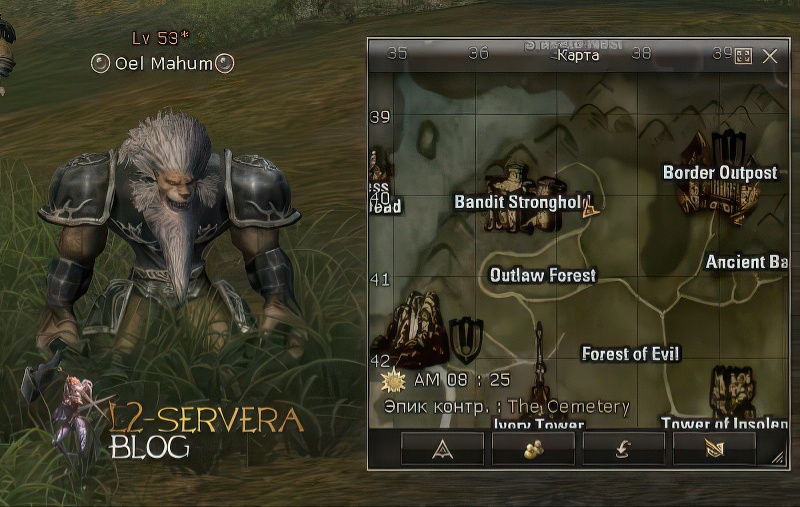The image size is (800, 507).
Task: Click the rightmost emblem button under the map
Action: coord(714,449)
